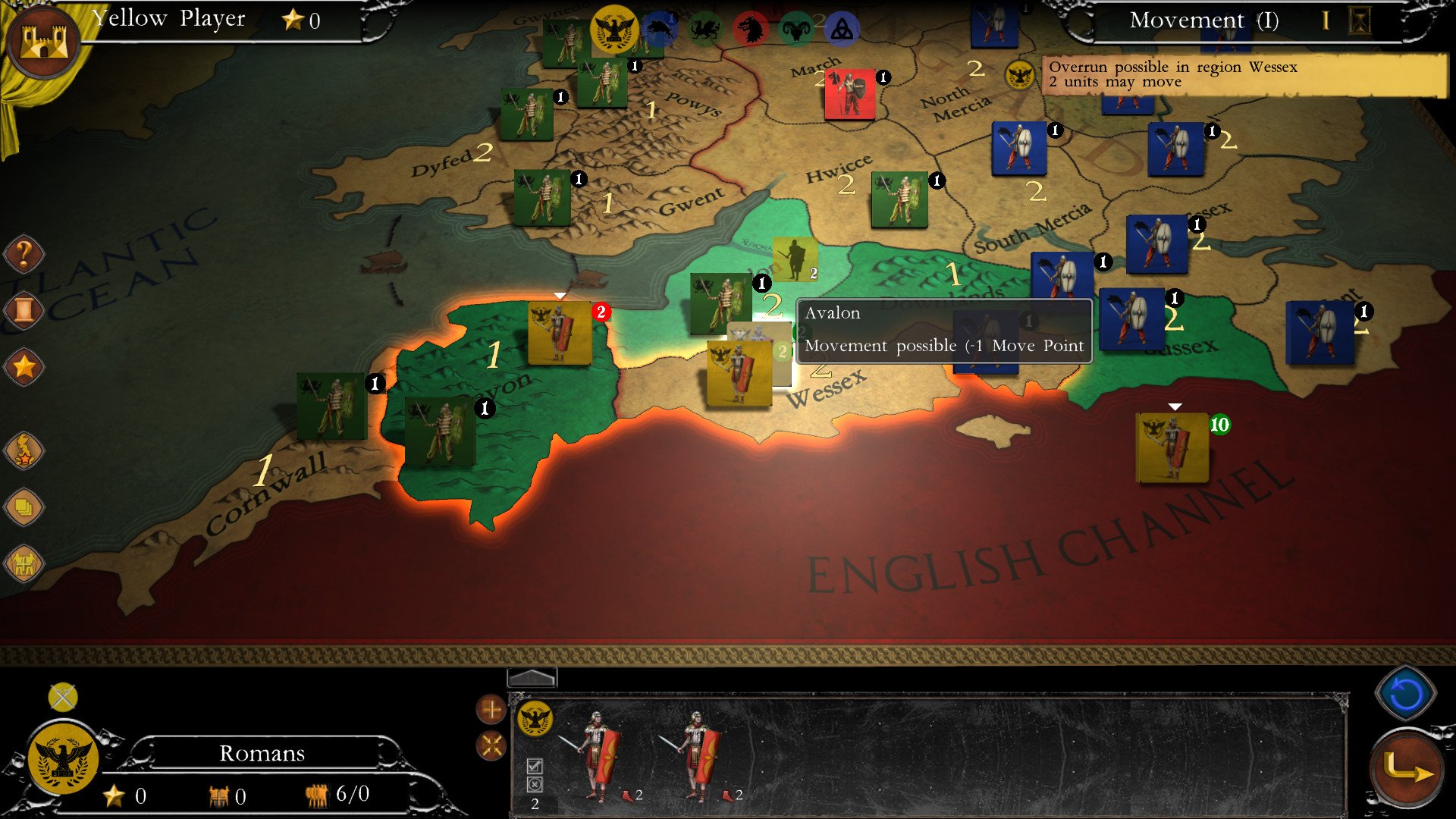Screen dimensions: 1456x819
Task: Open the stacked cards panel icon
Action: (24, 507)
